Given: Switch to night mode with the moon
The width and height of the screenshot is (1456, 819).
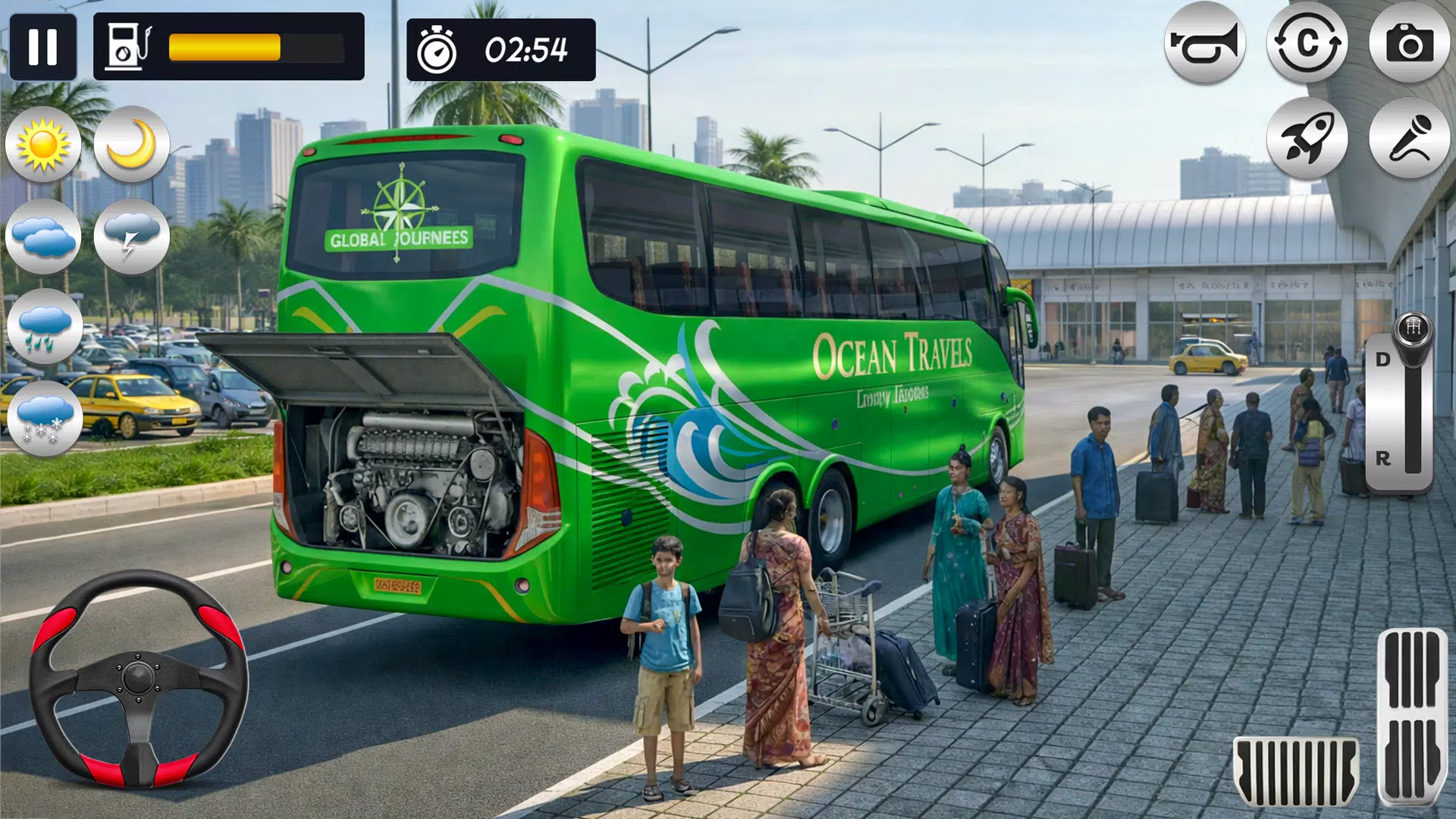Looking at the screenshot, I should pos(133,144).
